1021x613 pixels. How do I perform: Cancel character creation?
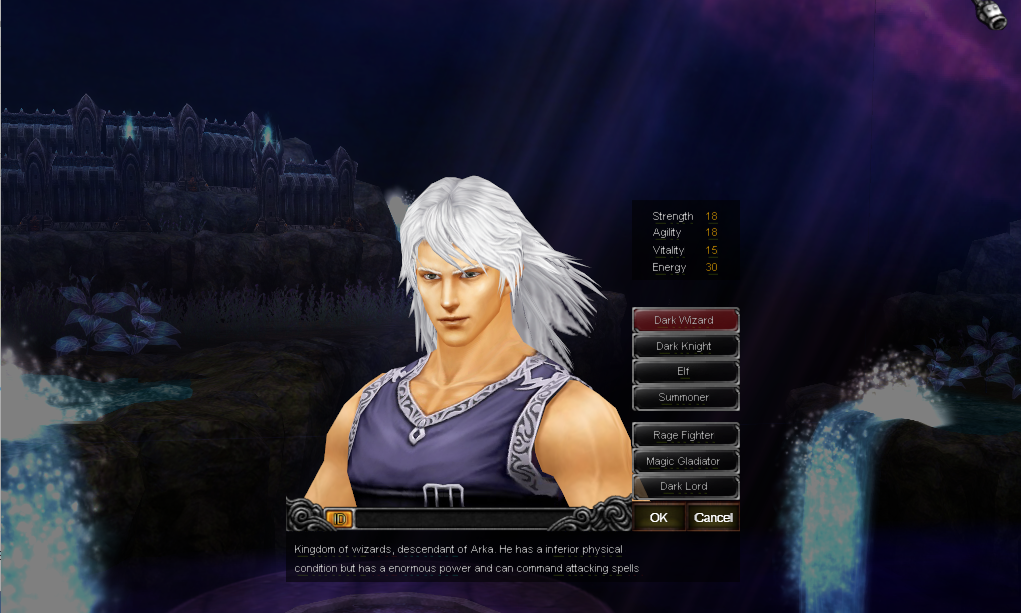click(713, 518)
